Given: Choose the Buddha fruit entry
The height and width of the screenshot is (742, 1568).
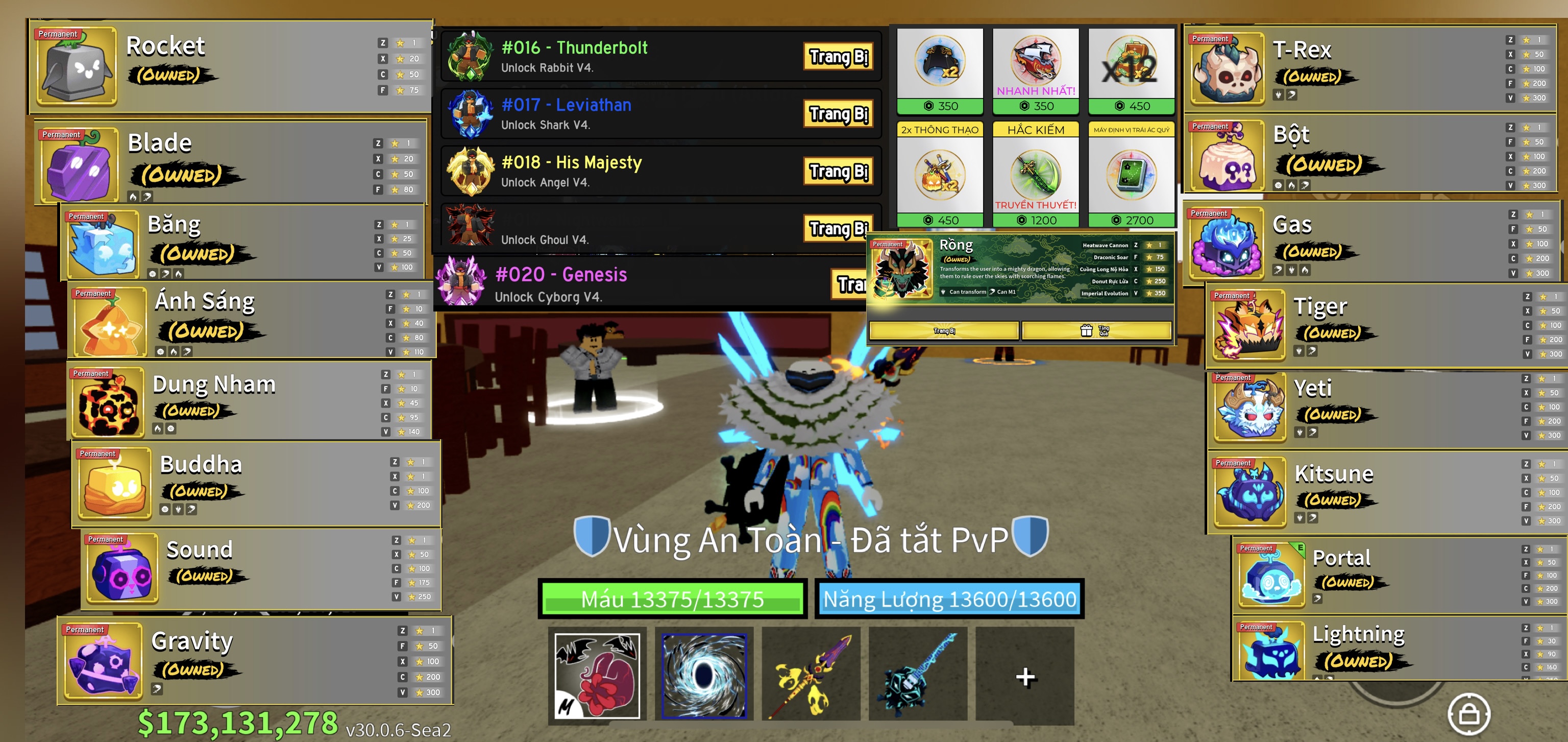Looking at the screenshot, I should coord(256,484).
